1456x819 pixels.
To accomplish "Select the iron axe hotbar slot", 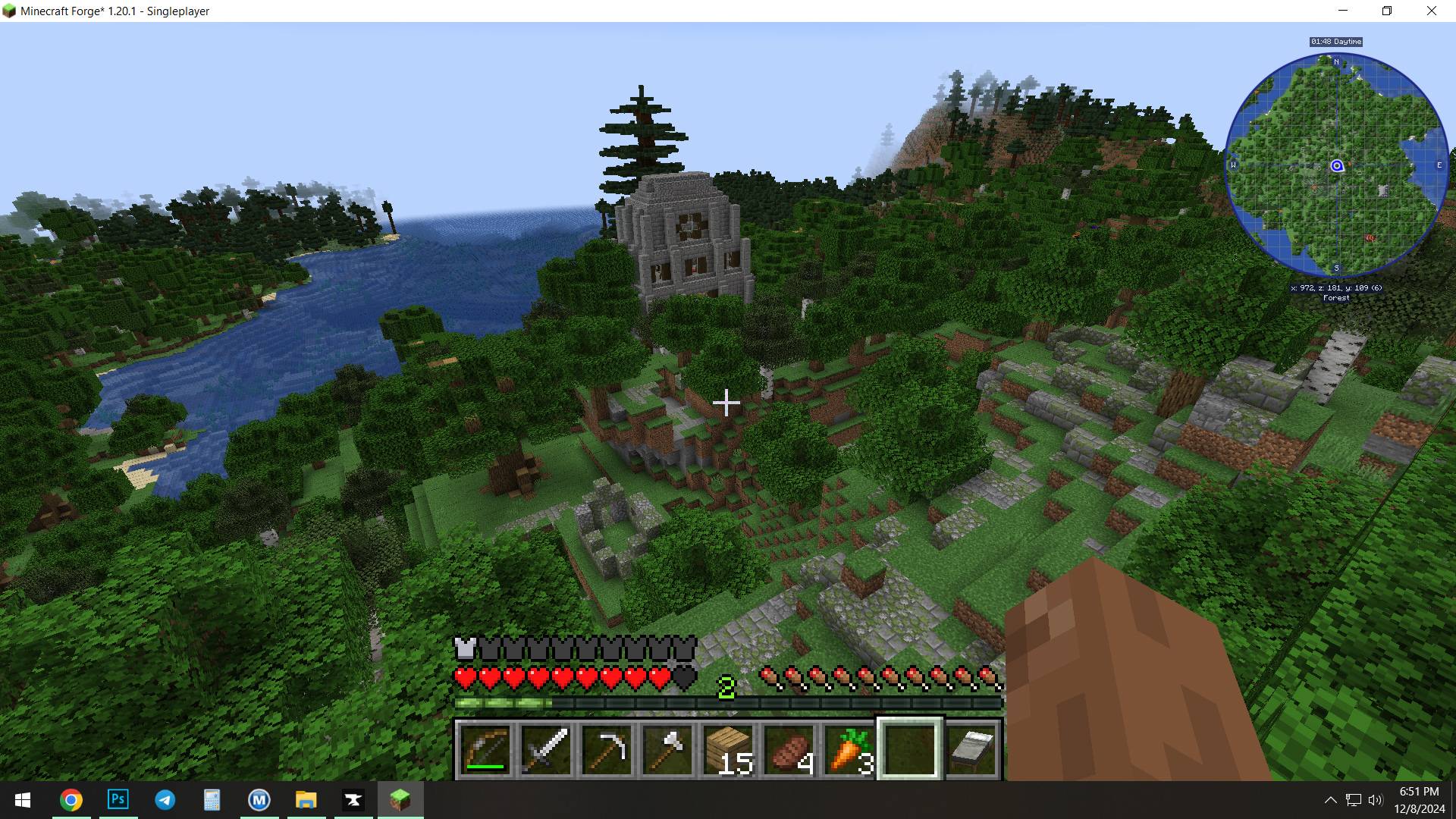I will coord(667,750).
